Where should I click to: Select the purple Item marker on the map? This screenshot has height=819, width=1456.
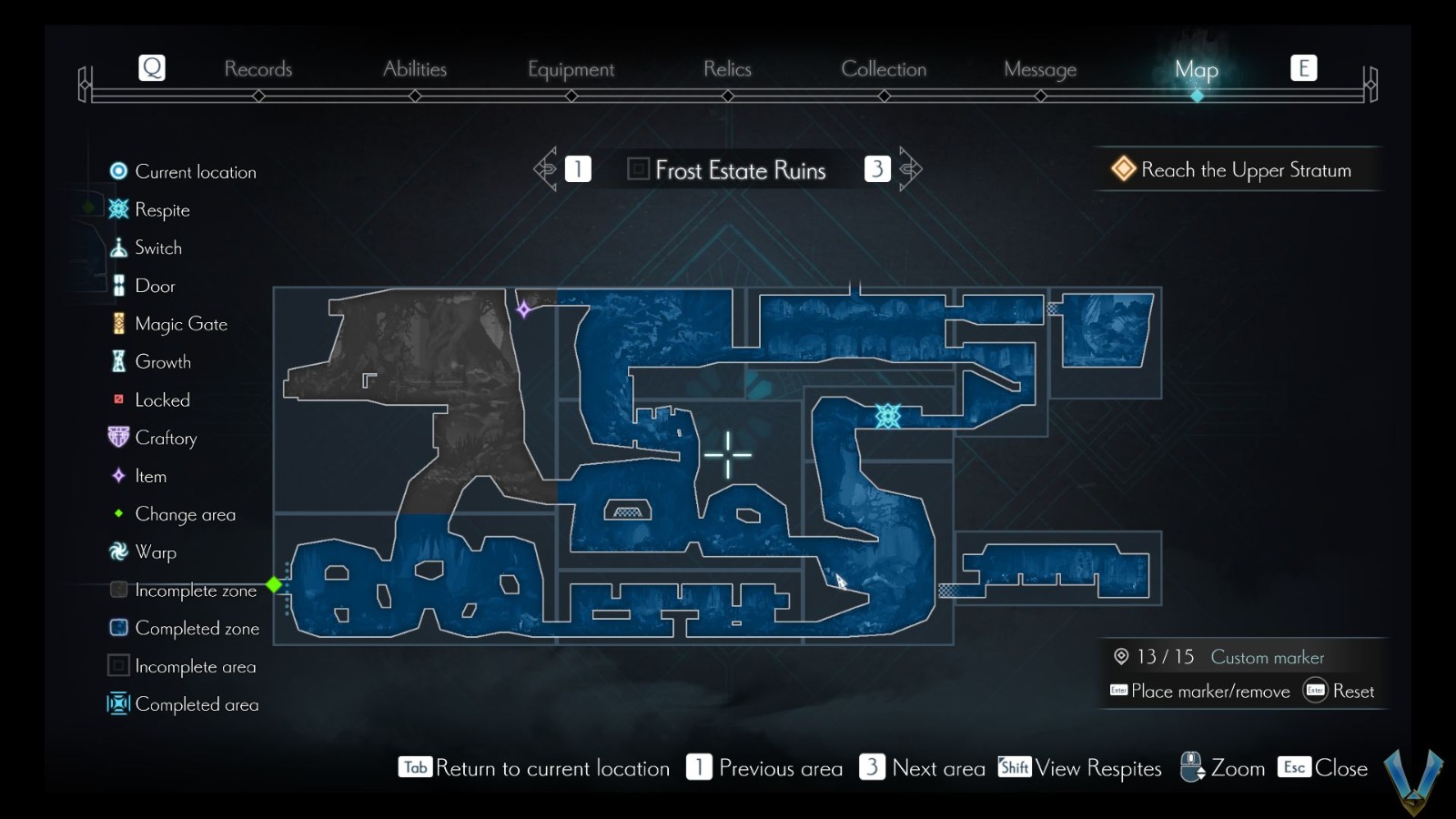[x=524, y=310]
